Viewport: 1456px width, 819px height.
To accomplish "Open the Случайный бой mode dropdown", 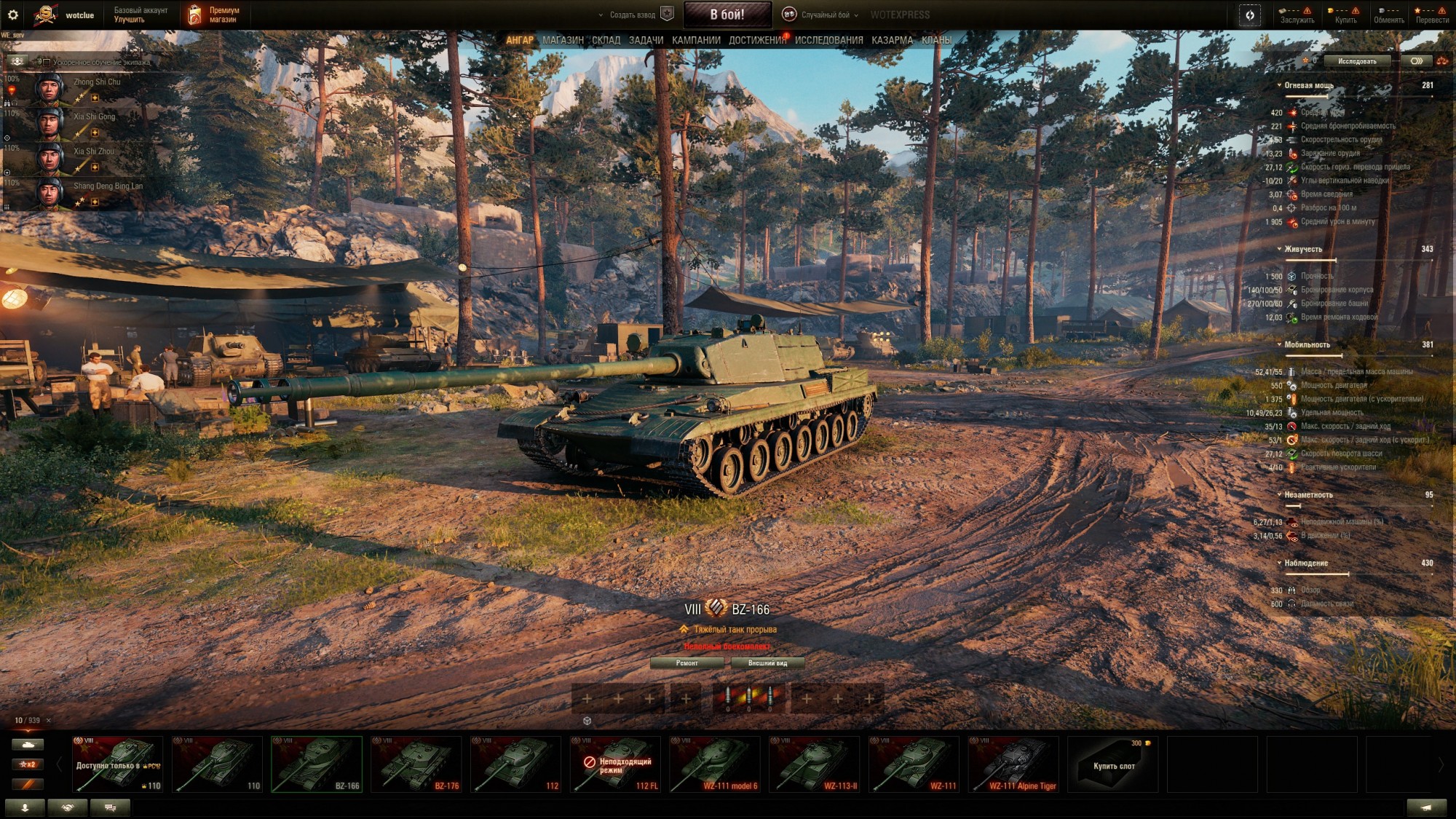I will coord(824,15).
